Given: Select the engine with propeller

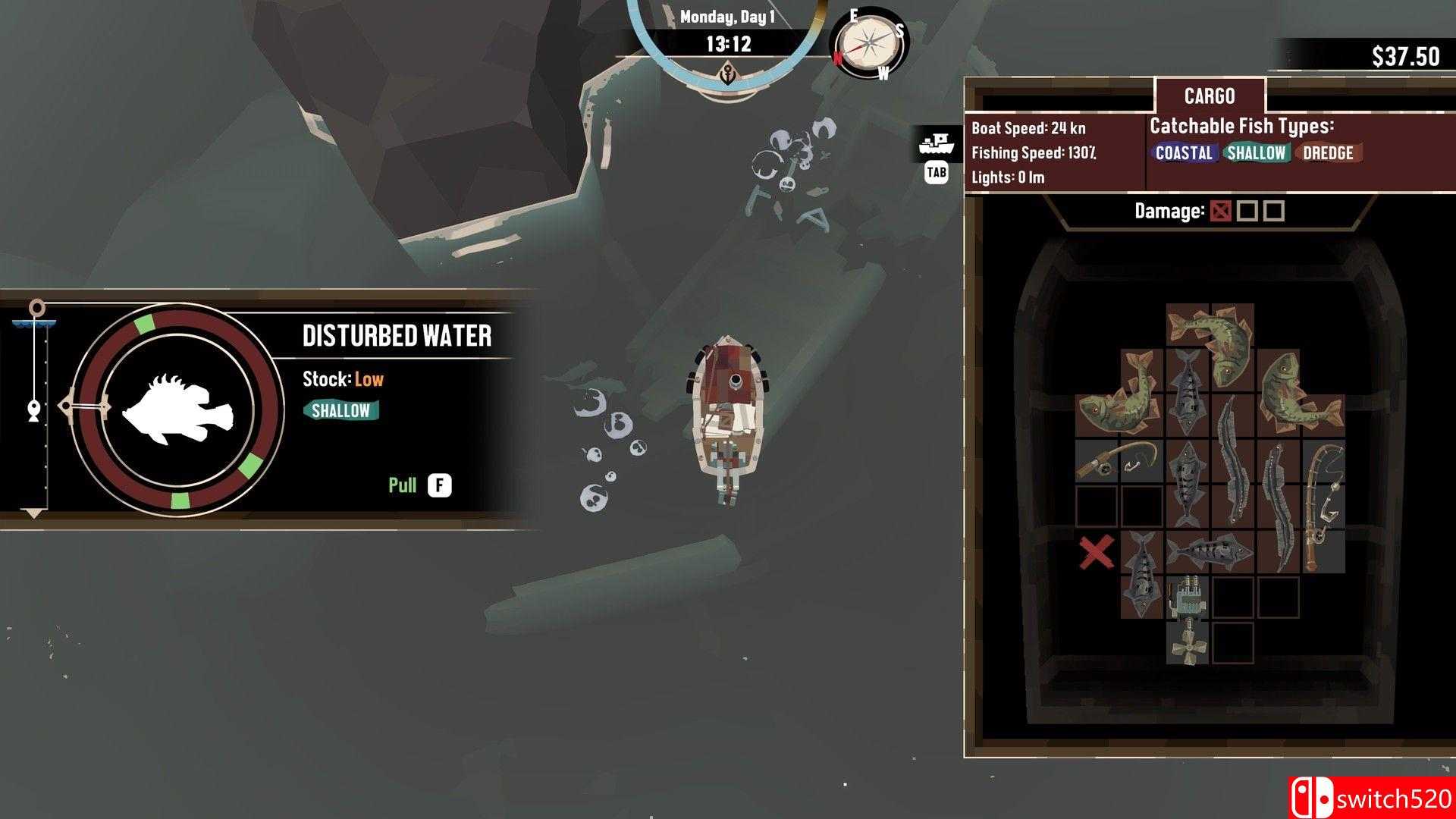Looking at the screenshot, I should tap(1188, 620).
